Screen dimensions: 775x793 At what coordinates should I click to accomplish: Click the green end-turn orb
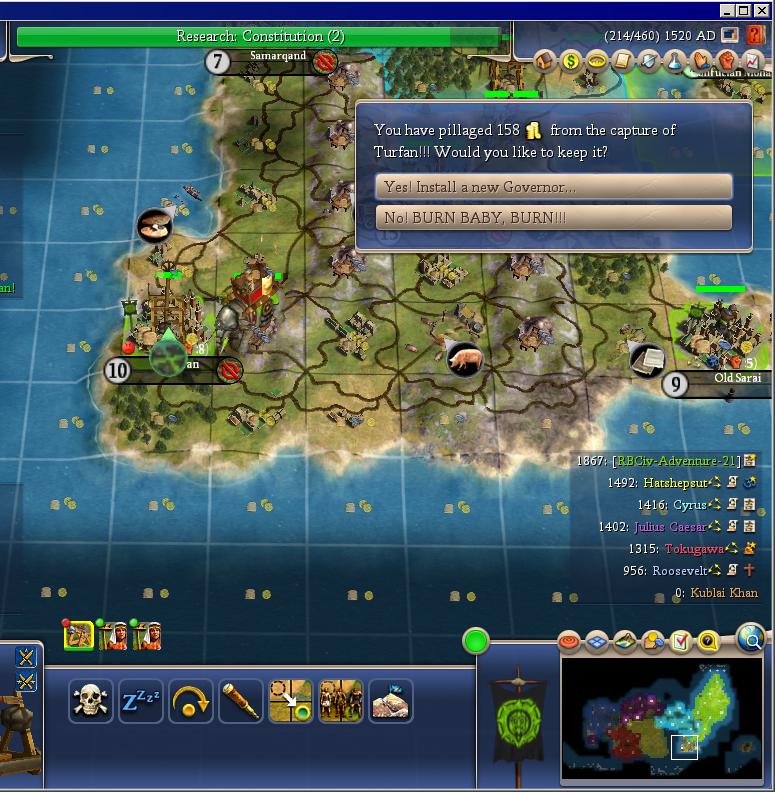coord(476,641)
